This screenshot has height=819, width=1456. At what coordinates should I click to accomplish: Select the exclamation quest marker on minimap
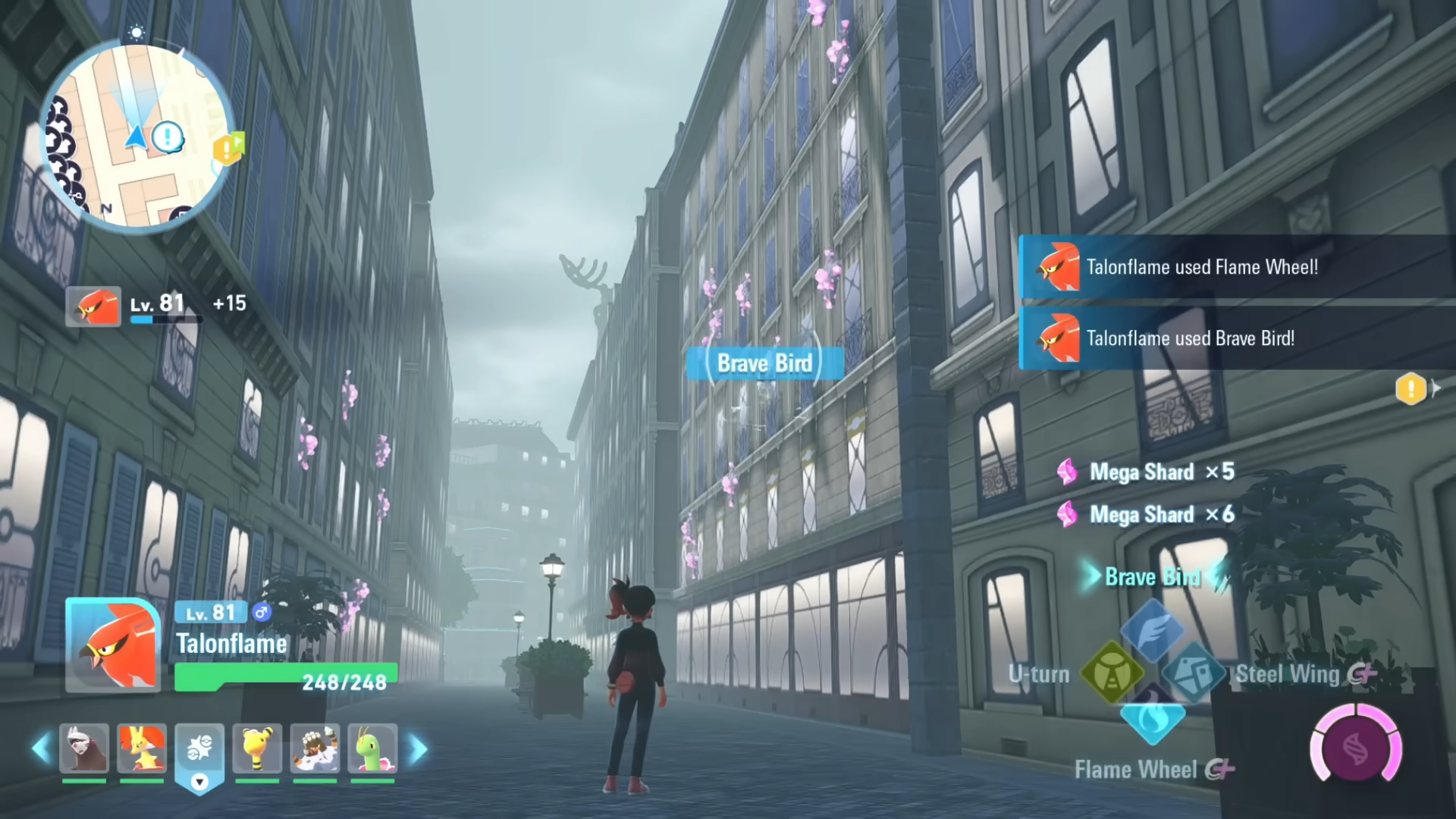[168, 137]
